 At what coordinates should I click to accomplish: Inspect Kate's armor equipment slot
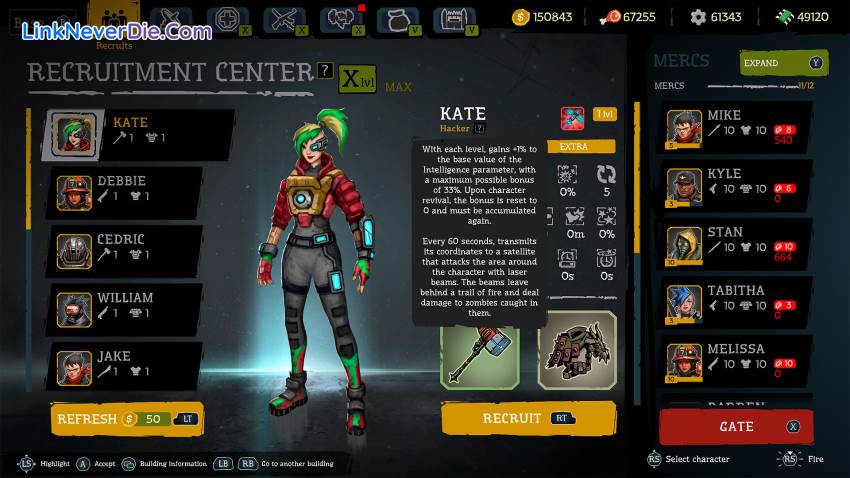pos(577,350)
